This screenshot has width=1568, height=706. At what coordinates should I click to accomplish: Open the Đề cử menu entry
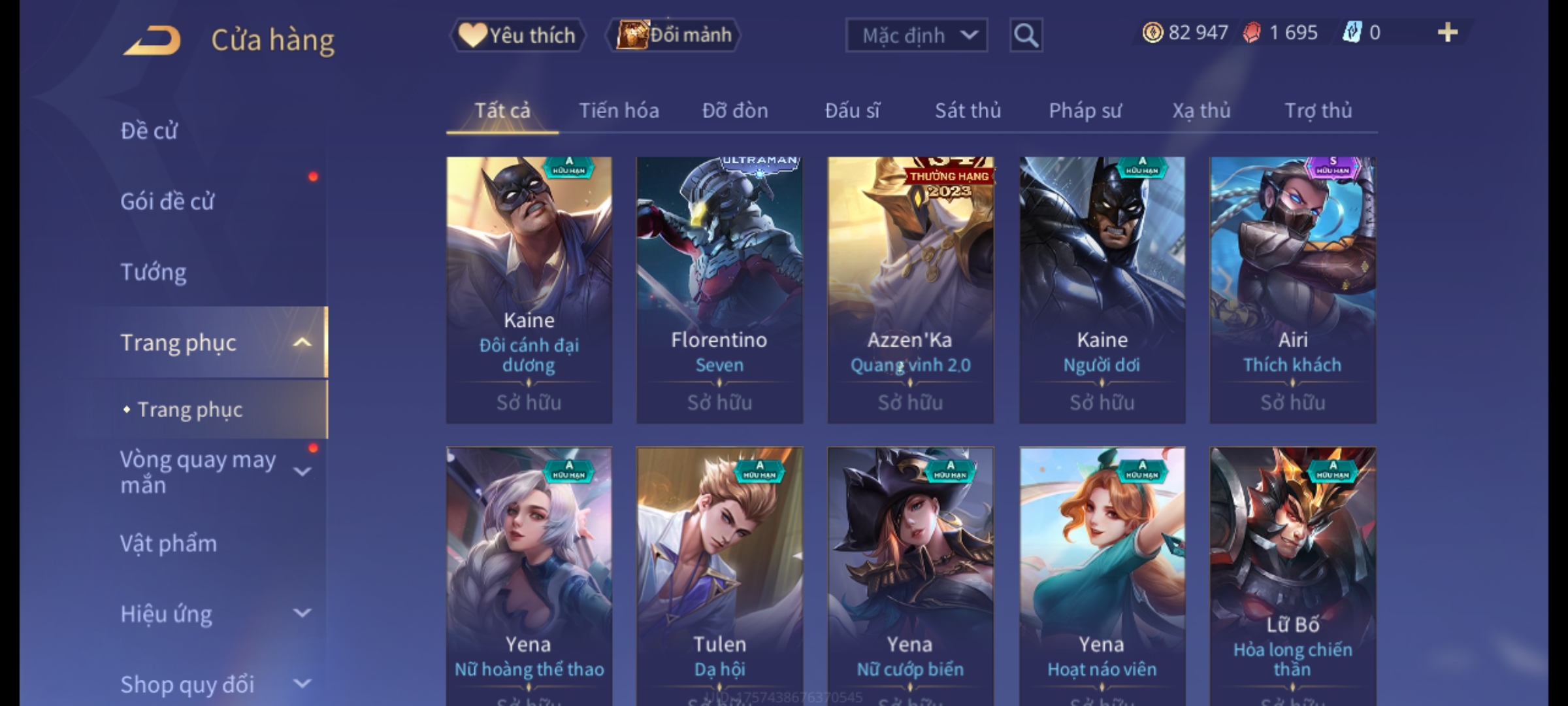[149, 131]
